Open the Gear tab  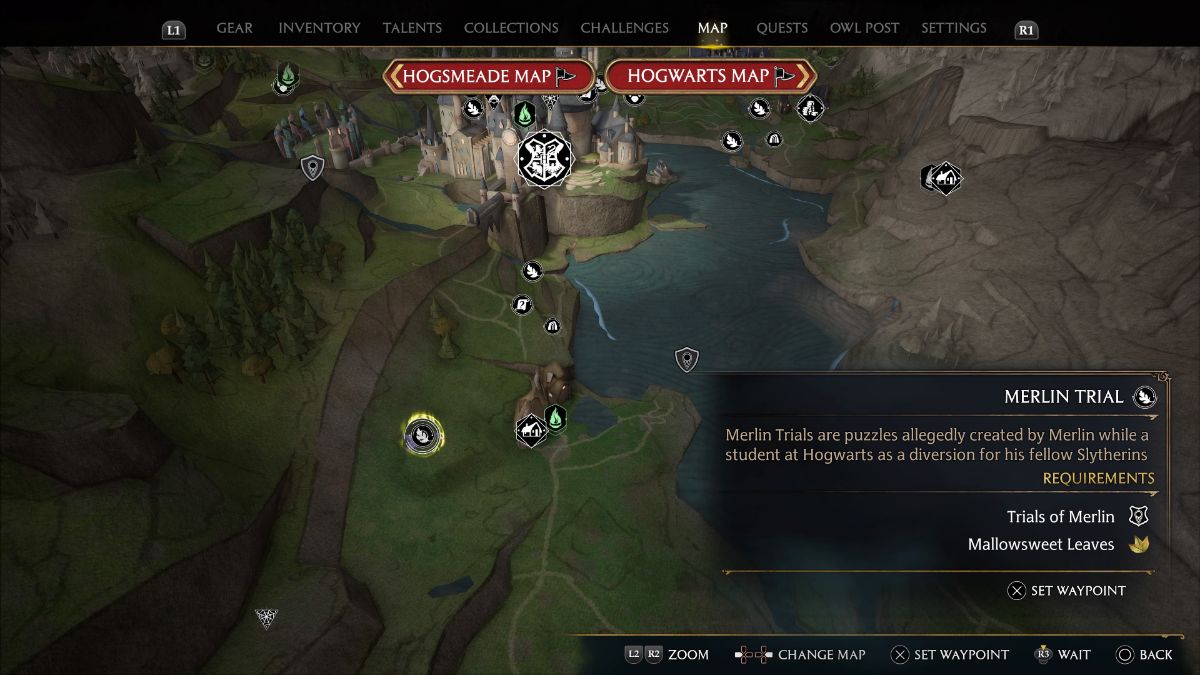[234, 28]
